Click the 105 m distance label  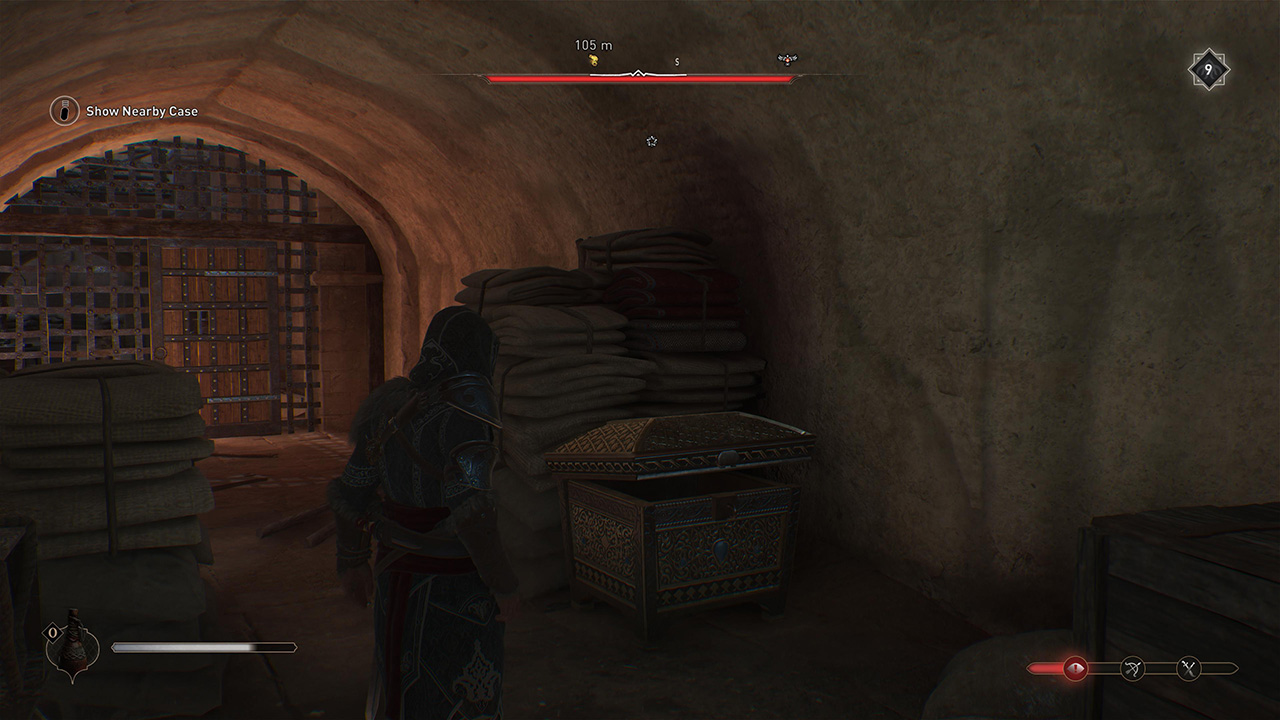coord(593,45)
